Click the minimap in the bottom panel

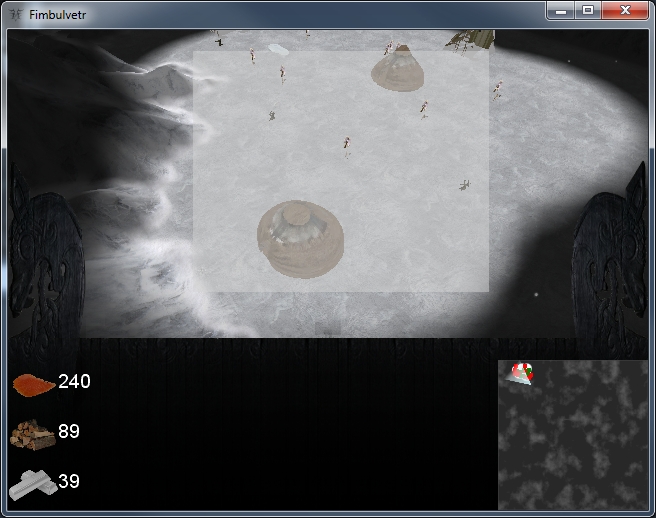tap(572, 434)
